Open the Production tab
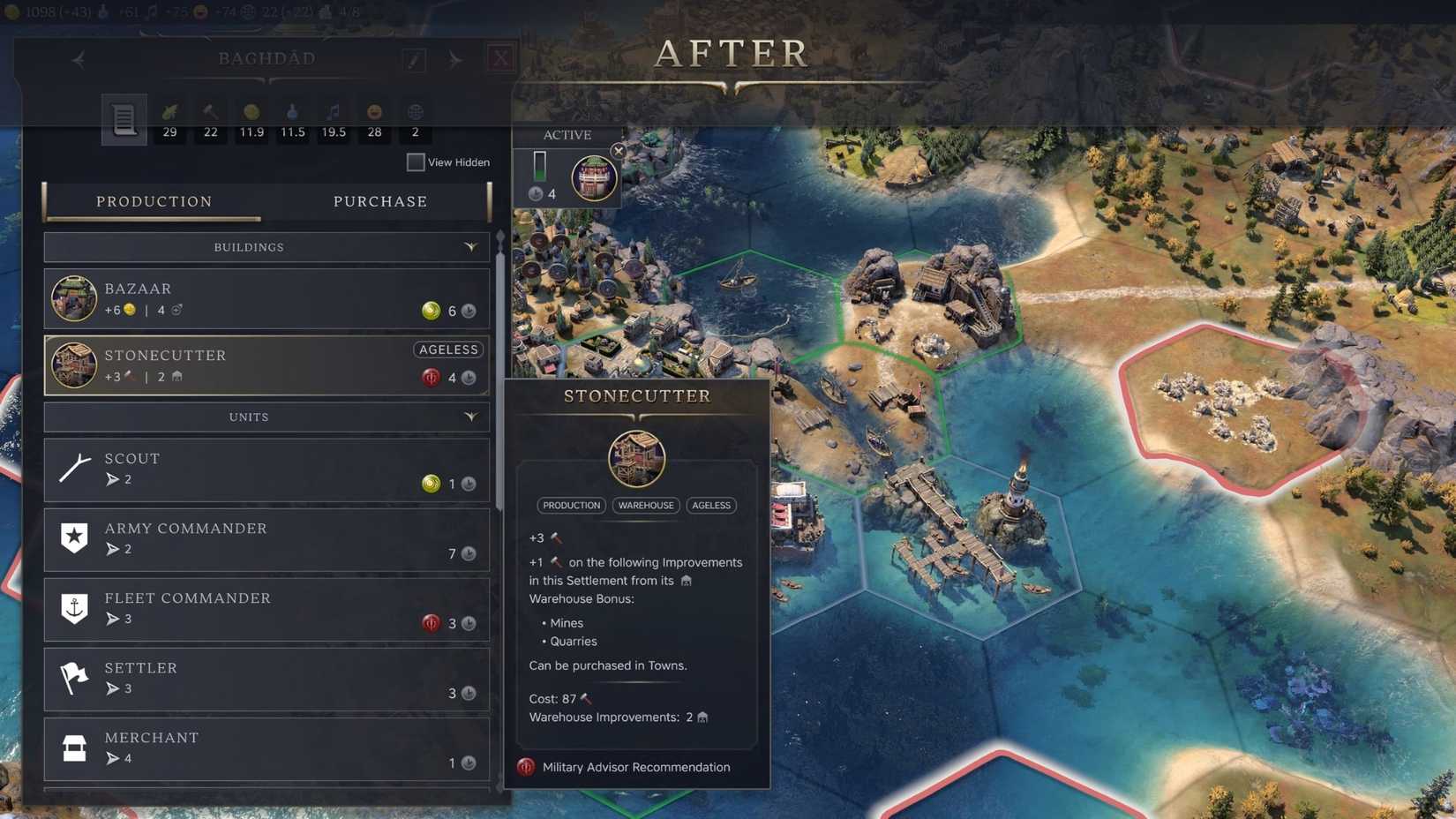This screenshot has height=819, width=1456. [x=154, y=201]
